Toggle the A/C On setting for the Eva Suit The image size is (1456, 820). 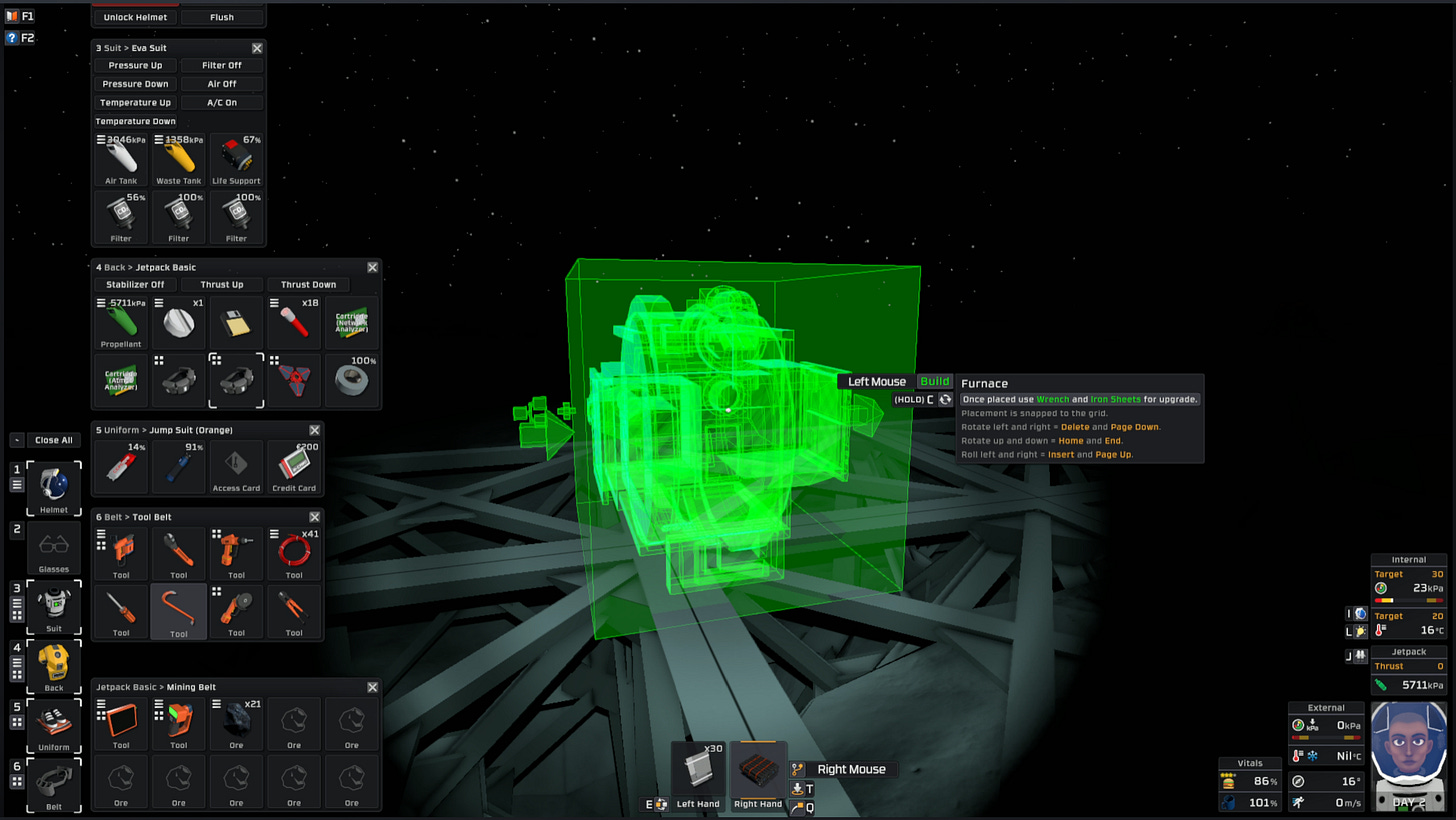222,102
